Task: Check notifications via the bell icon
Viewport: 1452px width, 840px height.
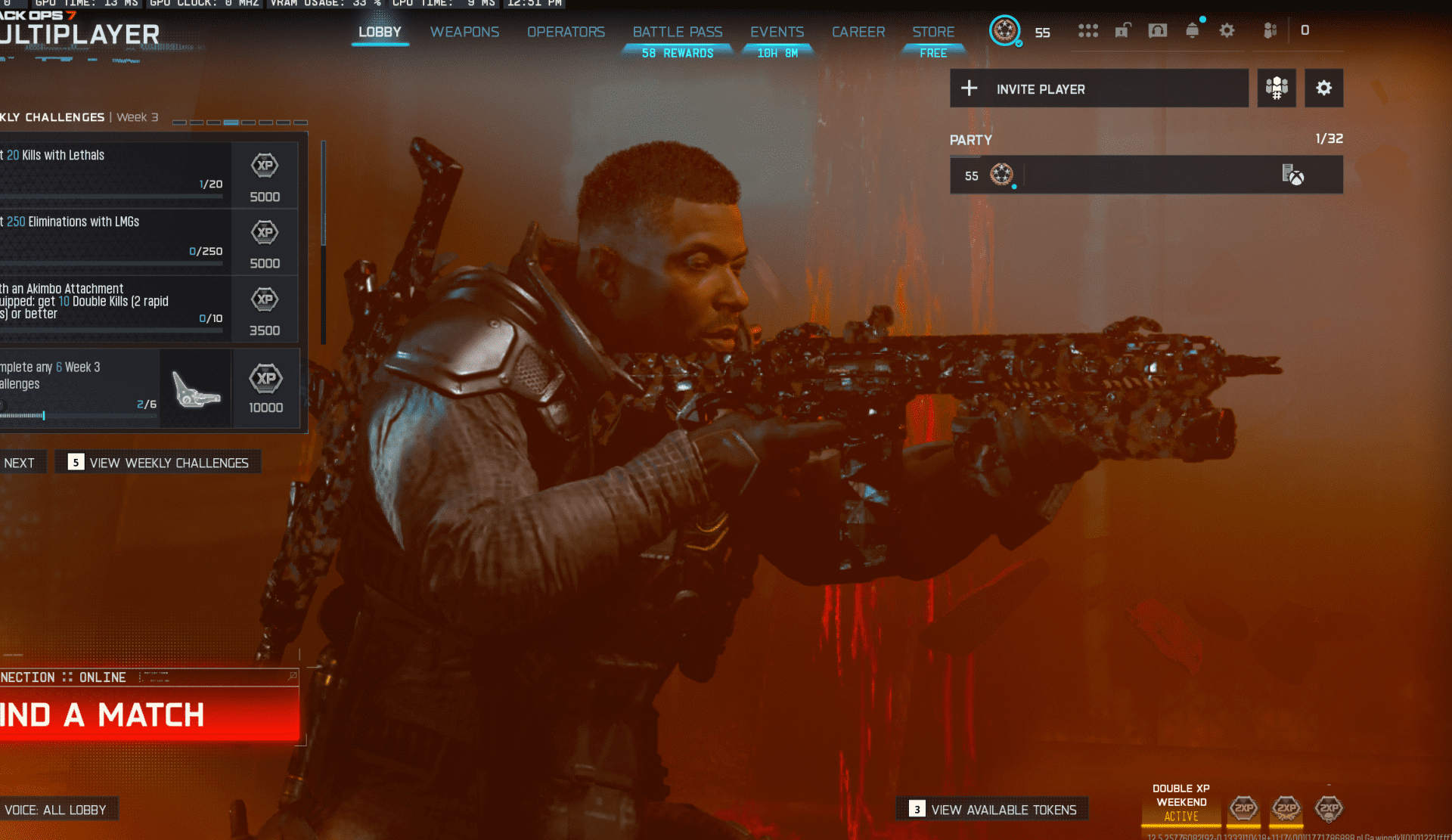Action: click(x=1193, y=31)
